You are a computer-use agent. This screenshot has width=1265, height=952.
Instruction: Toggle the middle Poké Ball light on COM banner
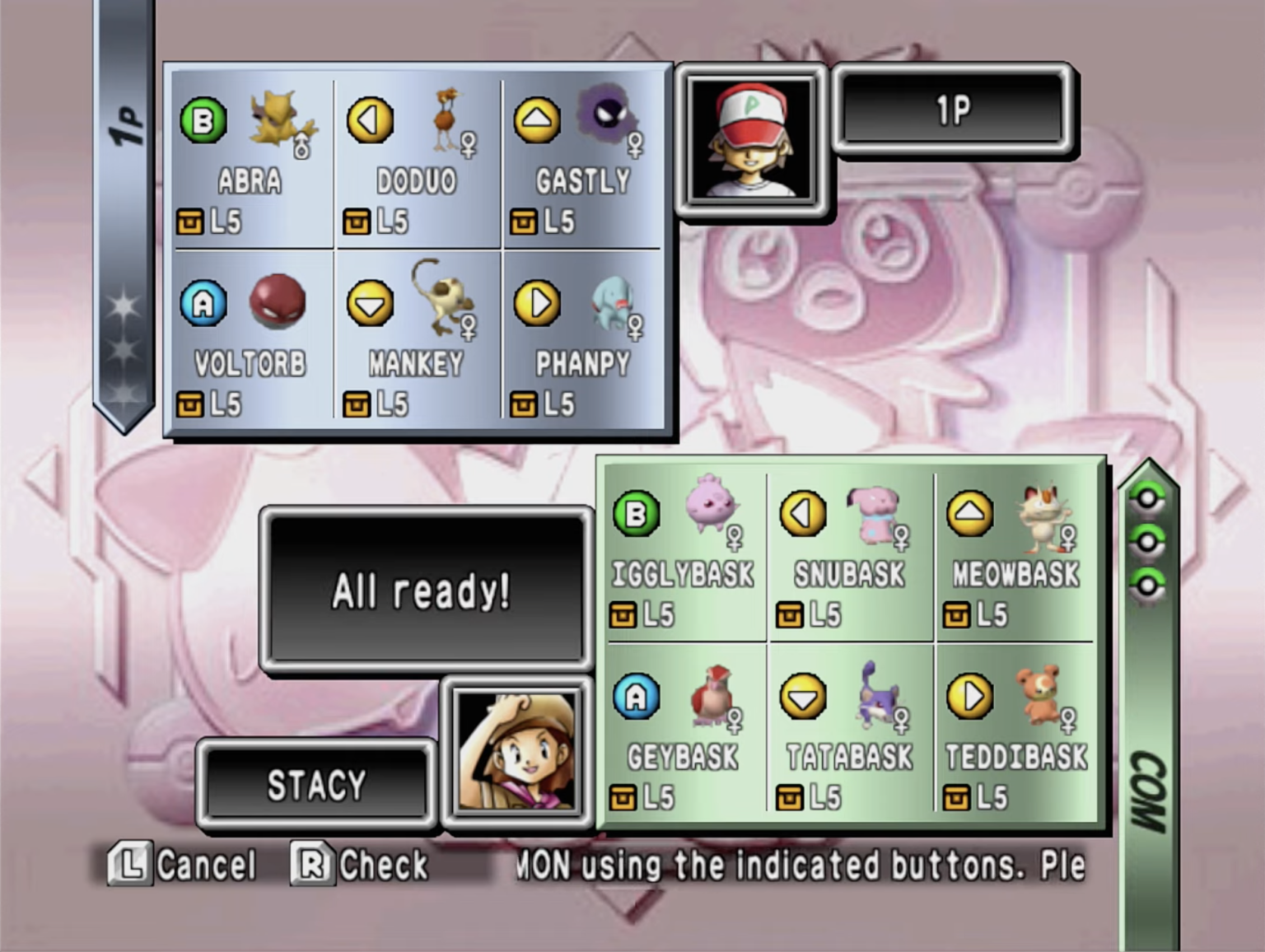(x=1148, y=540)
